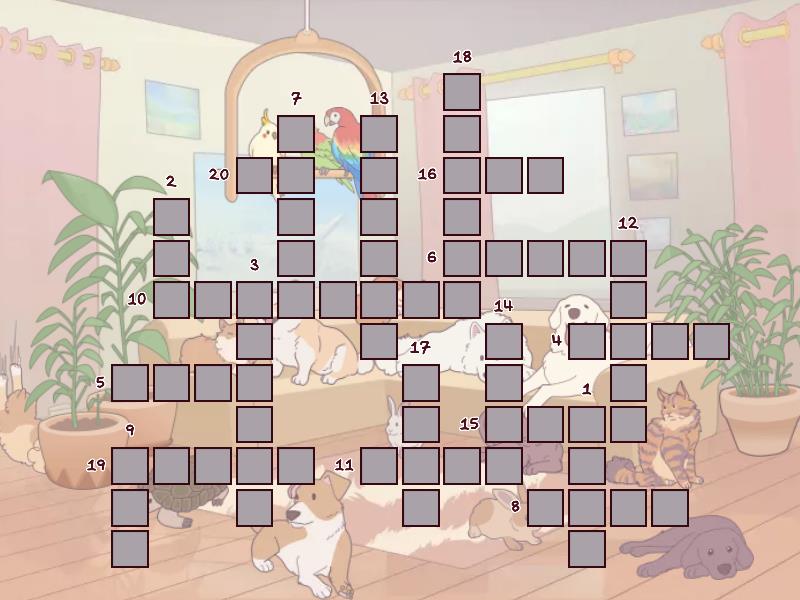Select the first square of clue 8
The image size is (800, 600).
tap(546, 507)
